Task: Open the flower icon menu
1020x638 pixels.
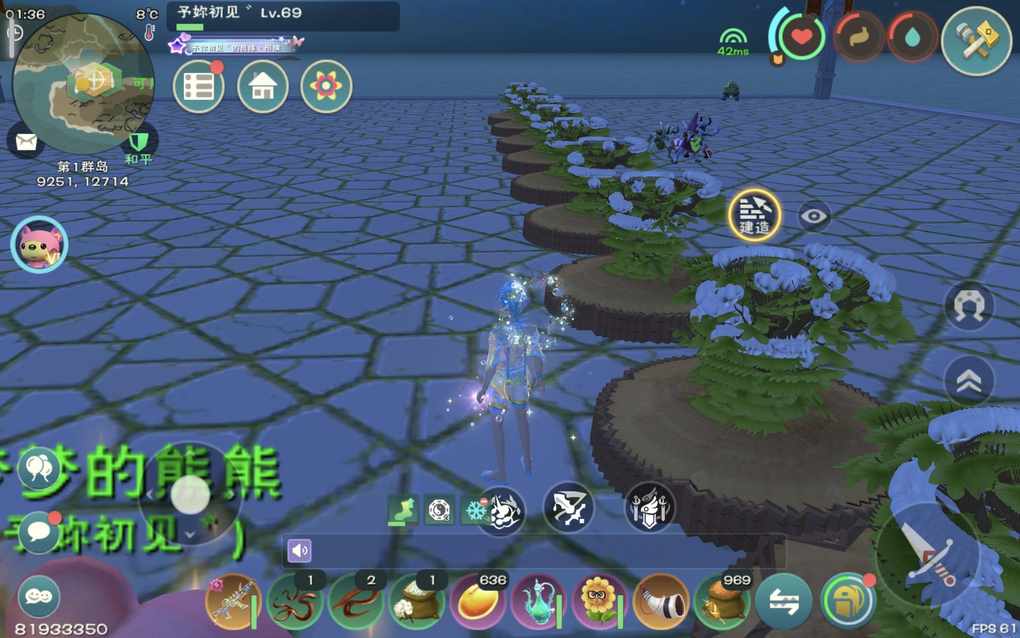Action: pos(326,87)
